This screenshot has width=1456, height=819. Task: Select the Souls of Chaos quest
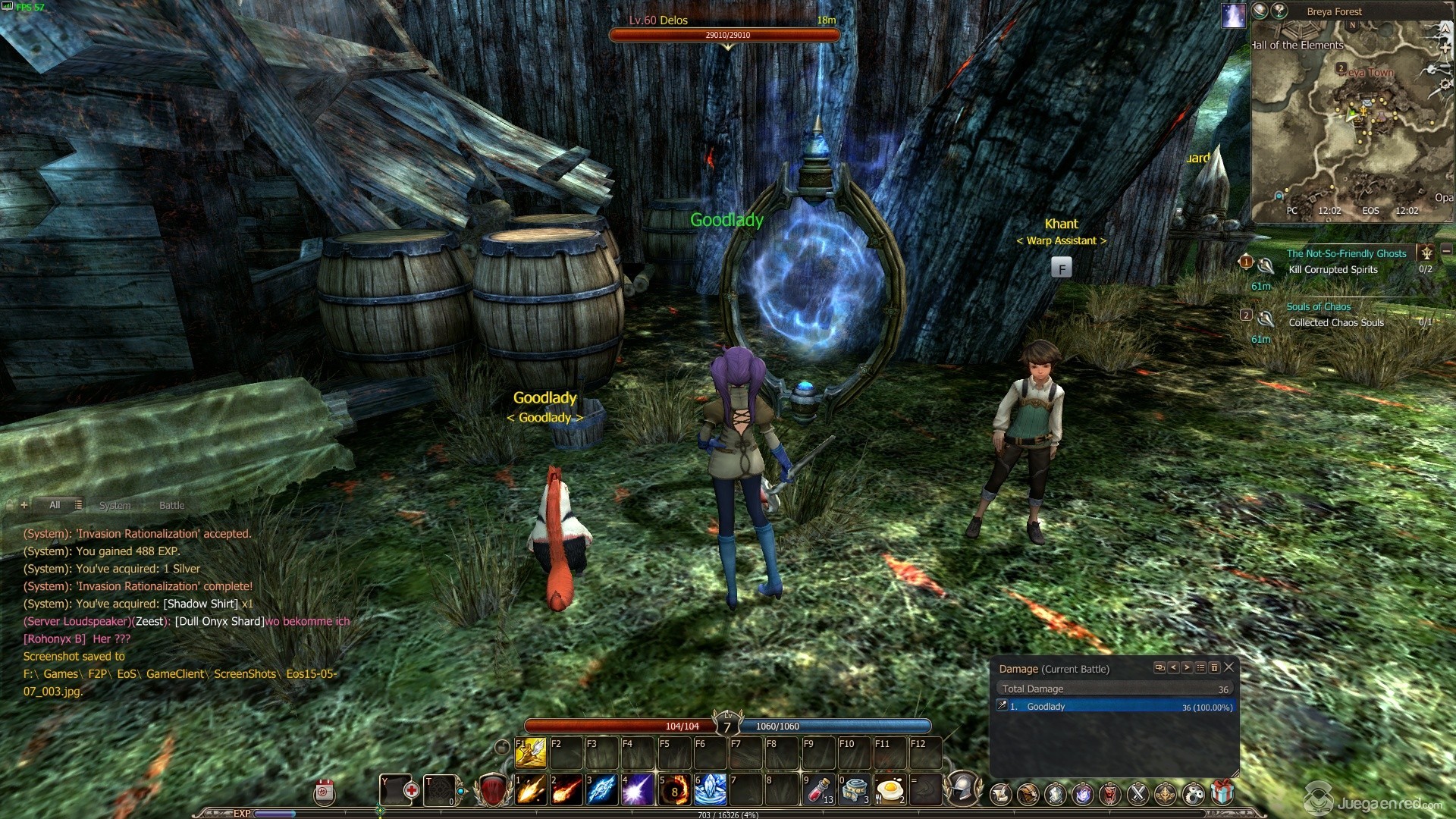pos(1318,306)
